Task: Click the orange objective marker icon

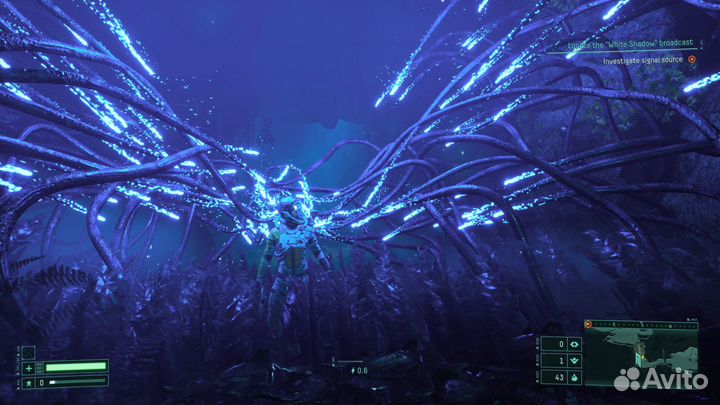Action: (691, 61)
